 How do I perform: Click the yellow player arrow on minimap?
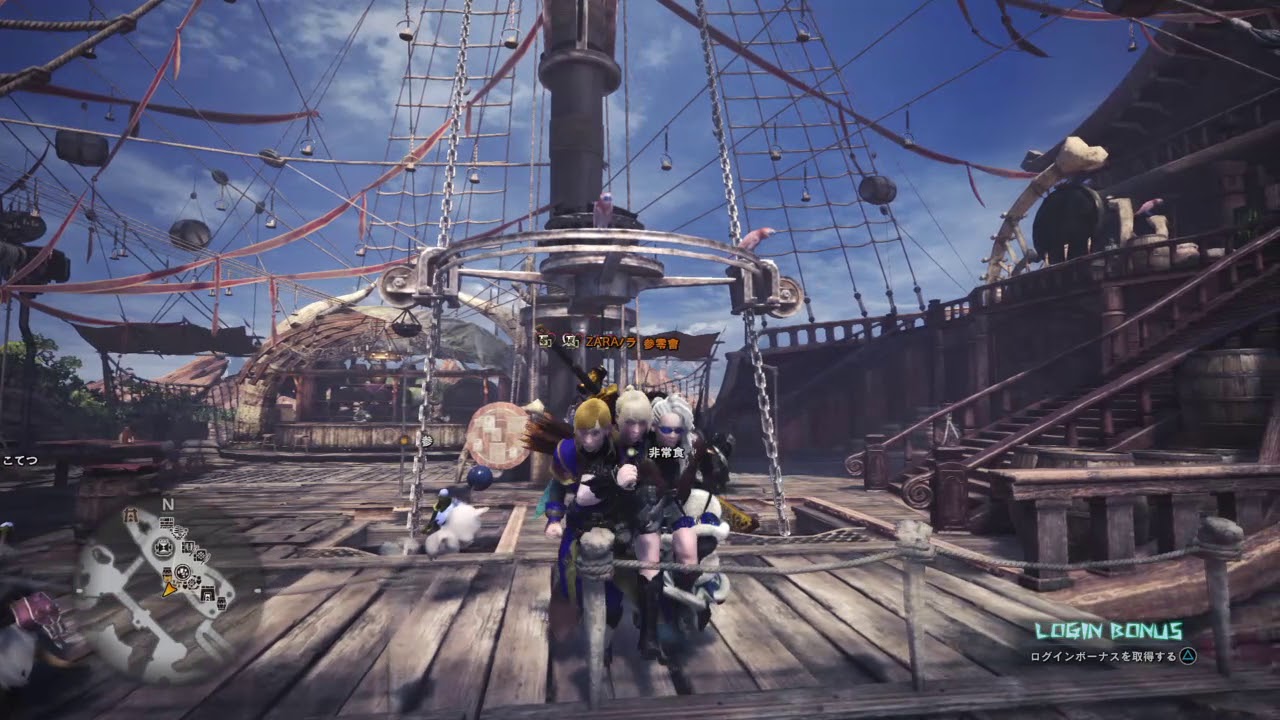169,589
